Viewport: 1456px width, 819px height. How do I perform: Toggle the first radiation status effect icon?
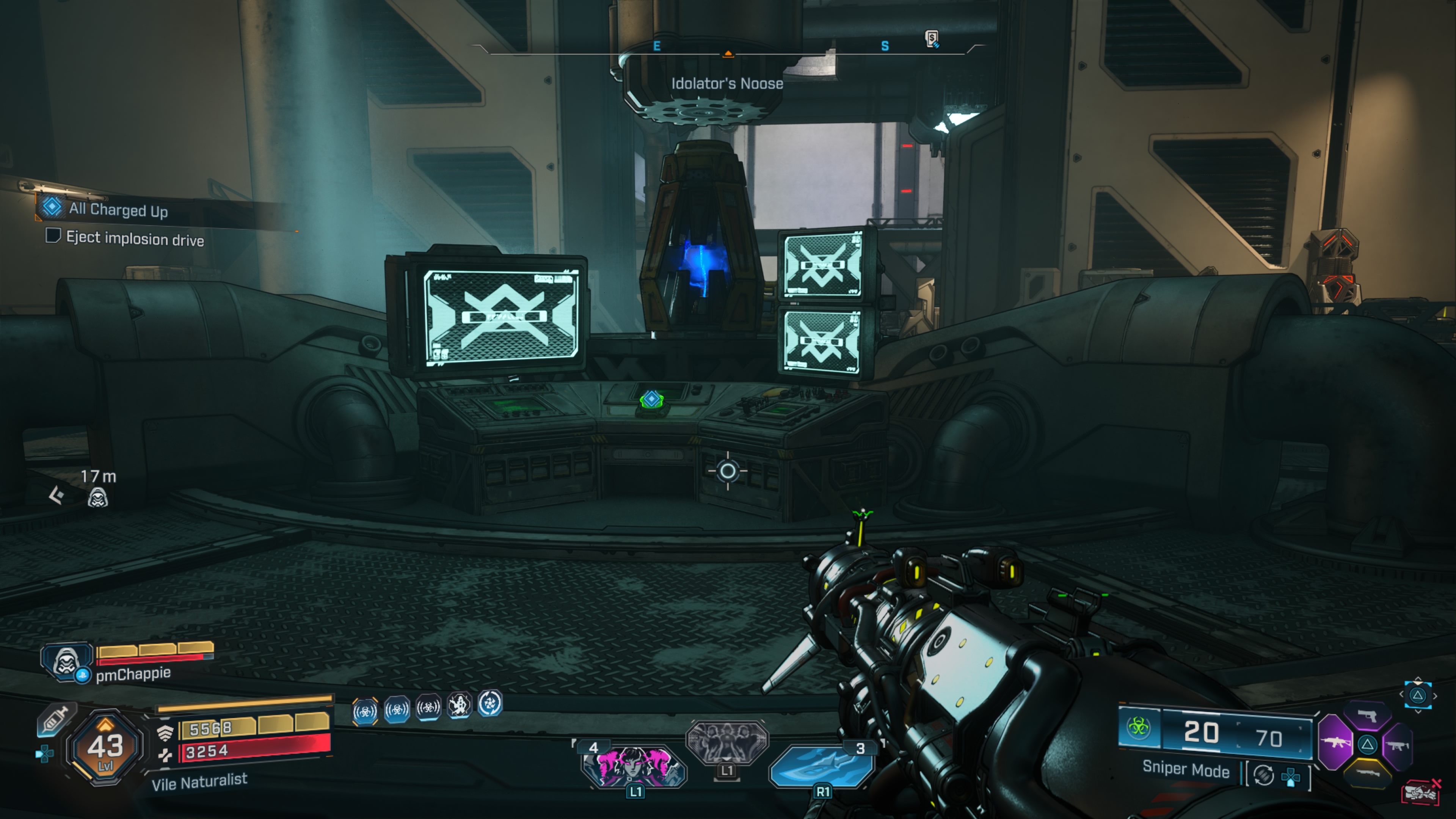(x=364, y=711)
